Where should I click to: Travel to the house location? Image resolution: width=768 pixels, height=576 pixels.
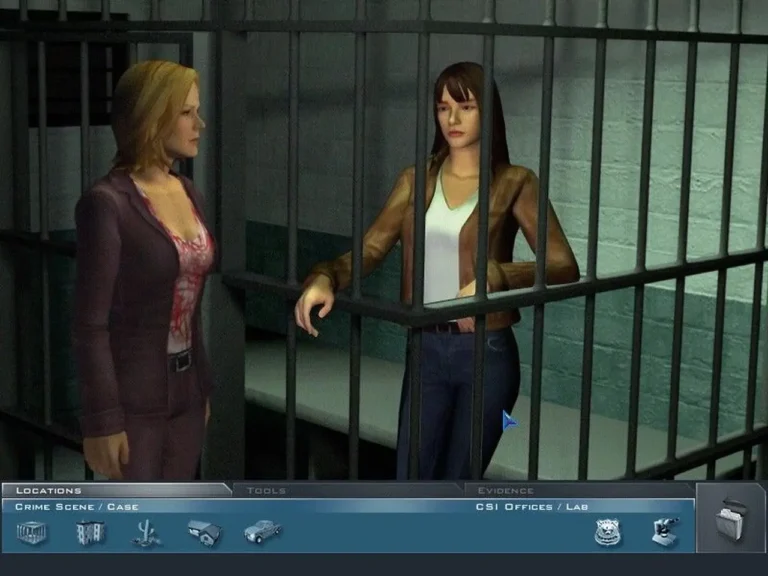click(x=204, y=533)
